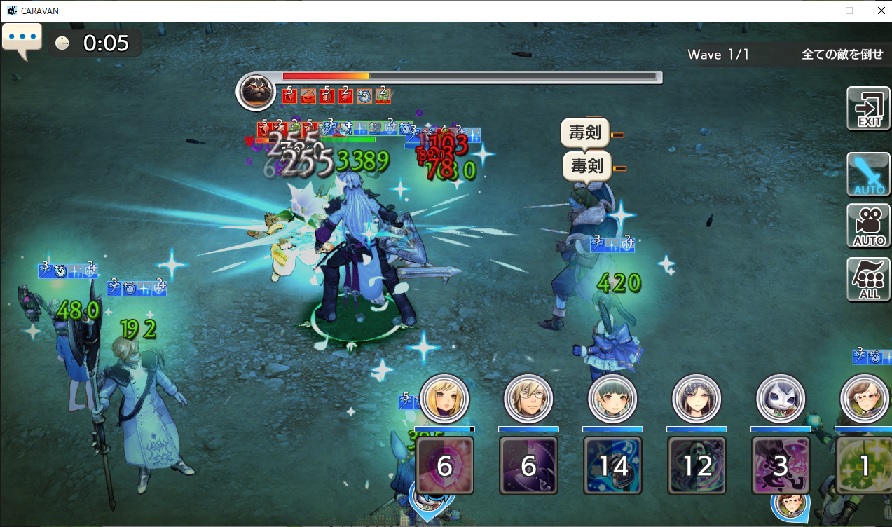Click the EXIT battle button
The width and height of the screenshot is (892, 527).
click(868, 109)
